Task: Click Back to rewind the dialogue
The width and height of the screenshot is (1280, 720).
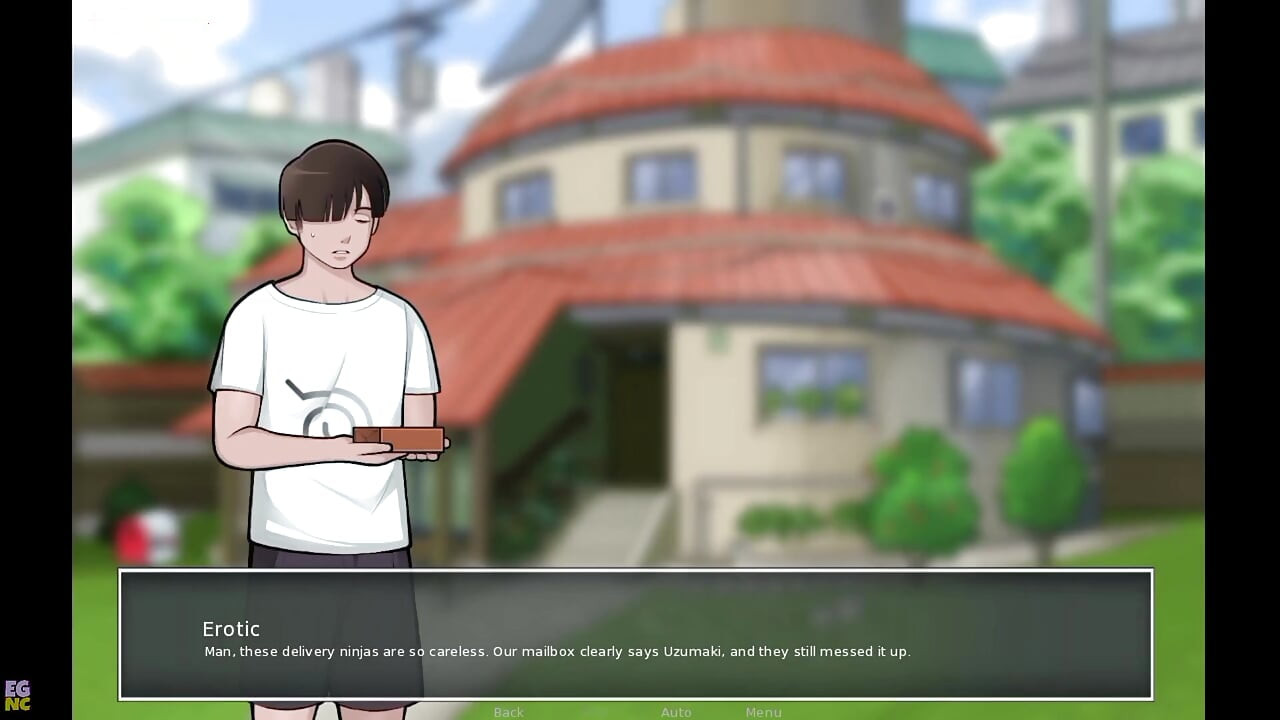Action: tap(508, 712)
